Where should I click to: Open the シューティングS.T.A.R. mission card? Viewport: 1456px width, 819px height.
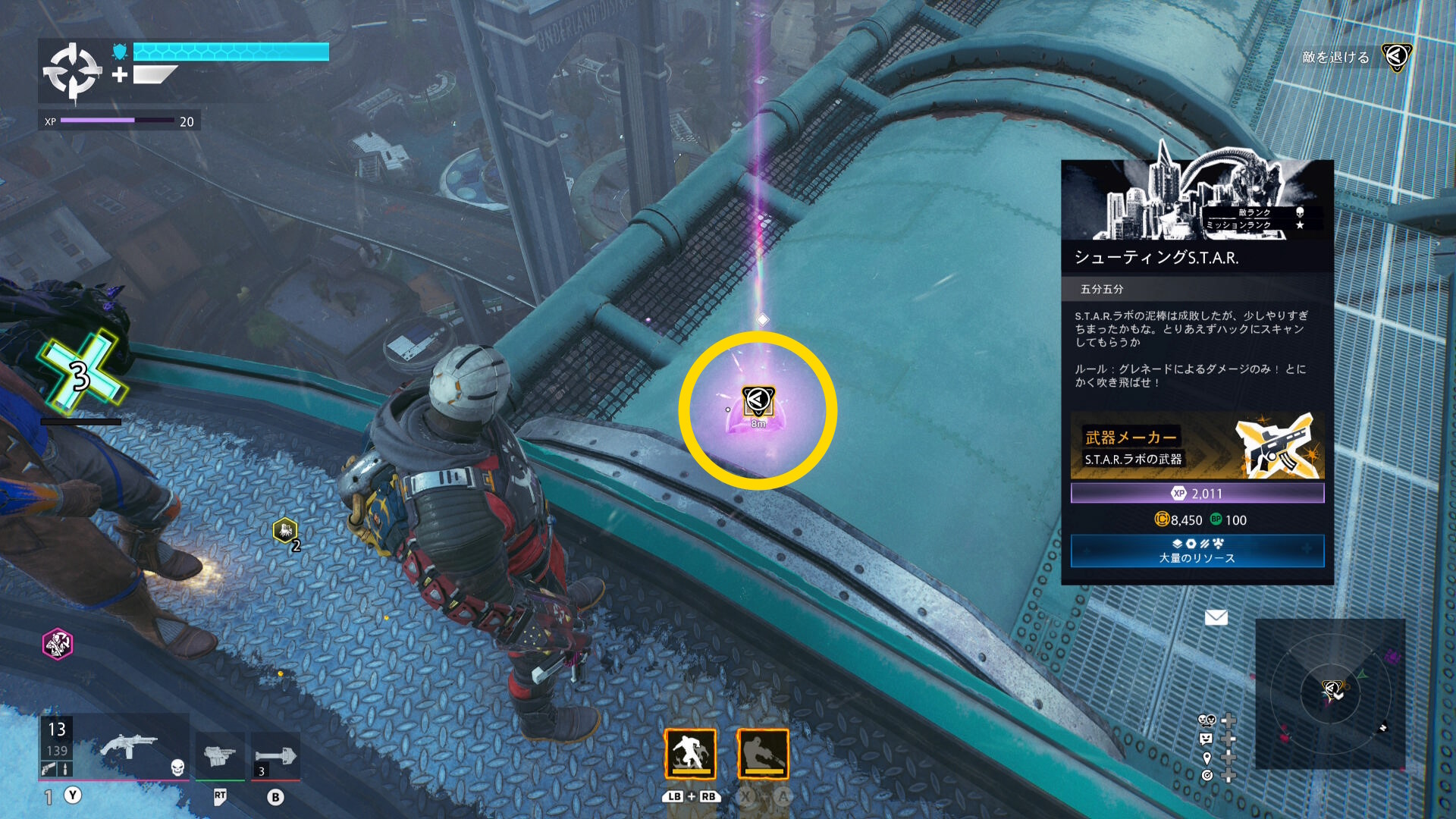tap(1197, 257)
